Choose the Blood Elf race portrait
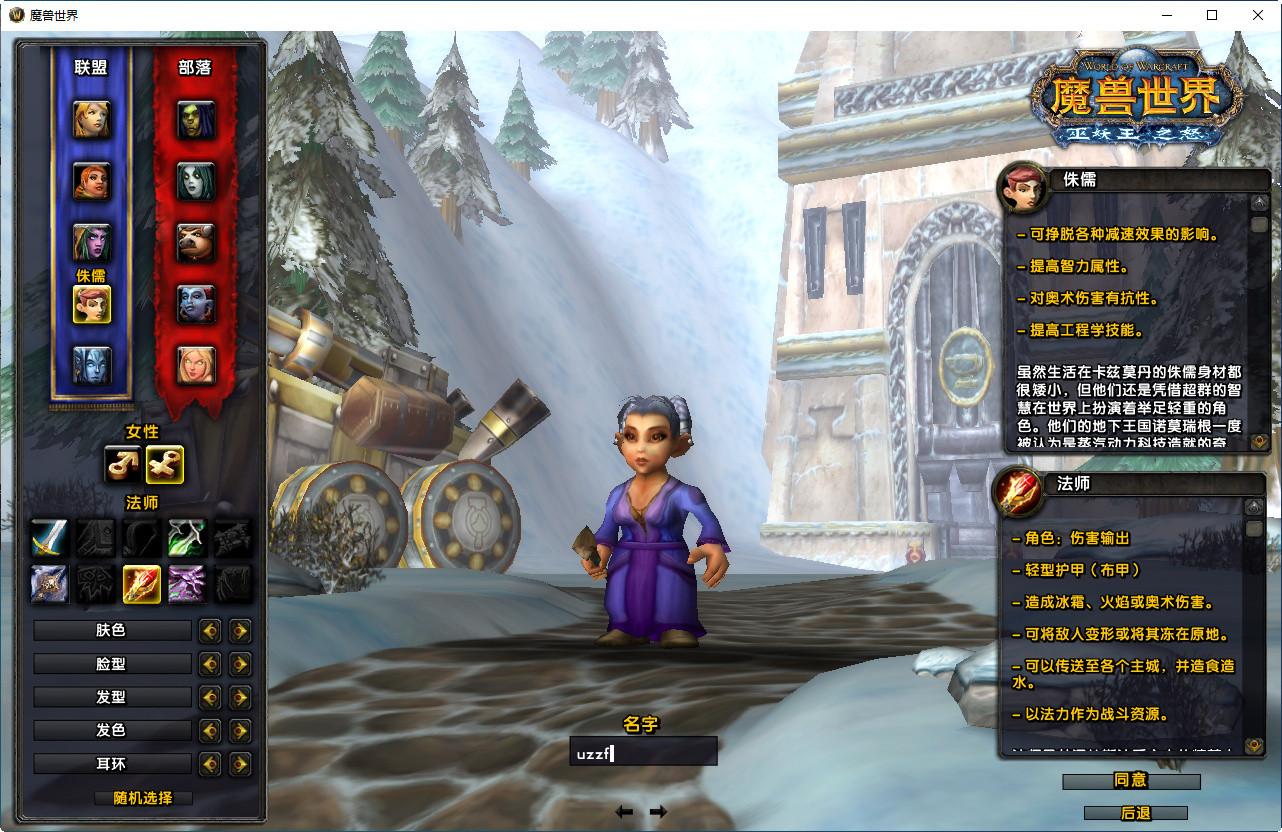This screenshot has height=832, width=1282. coord(196,366)
